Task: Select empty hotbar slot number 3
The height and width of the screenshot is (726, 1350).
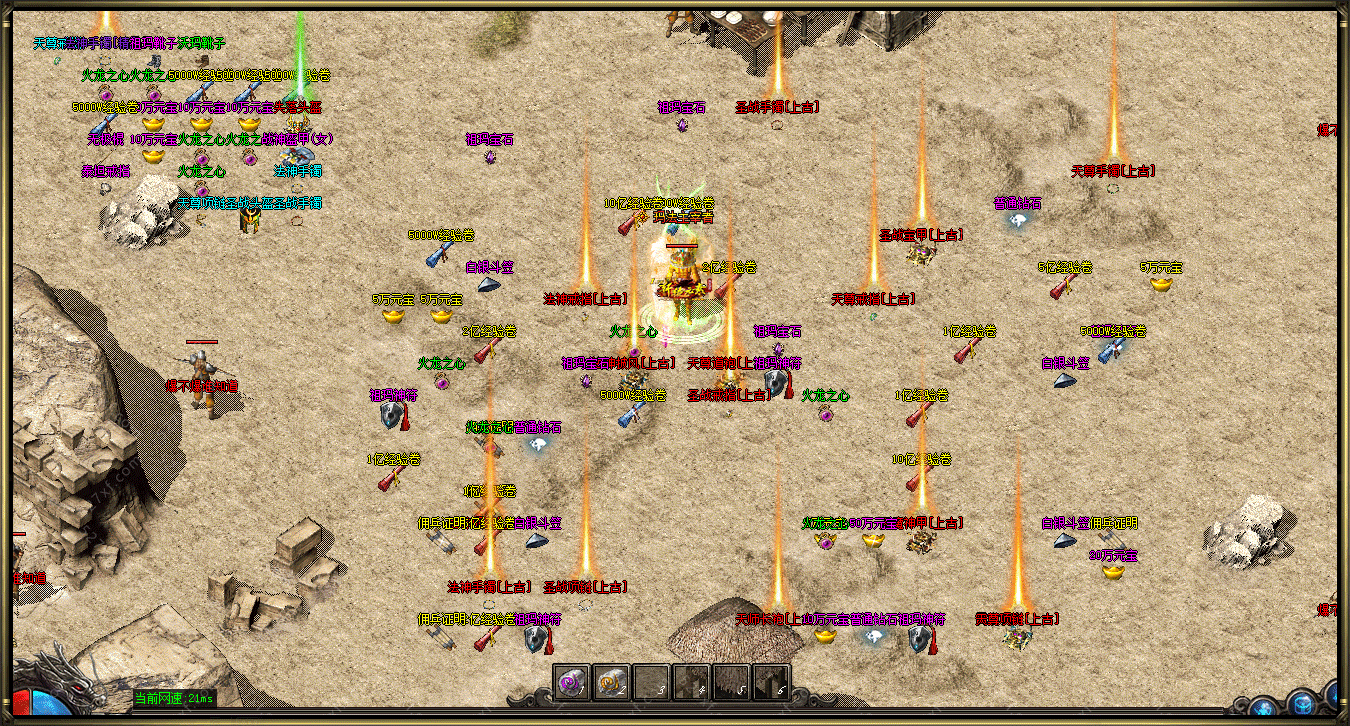Action: (x=651, y=682)
